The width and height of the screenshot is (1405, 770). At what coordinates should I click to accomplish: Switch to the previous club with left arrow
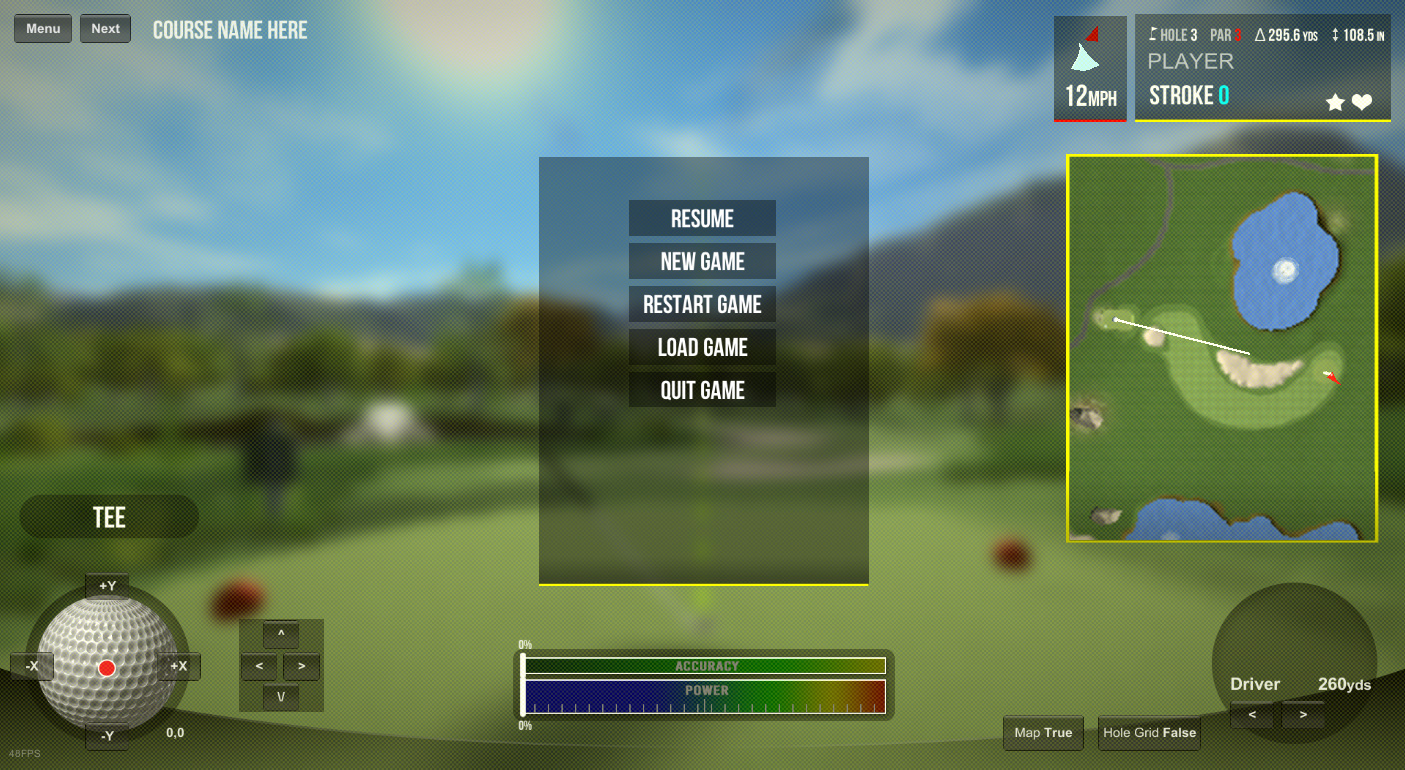coord(1252,715)
